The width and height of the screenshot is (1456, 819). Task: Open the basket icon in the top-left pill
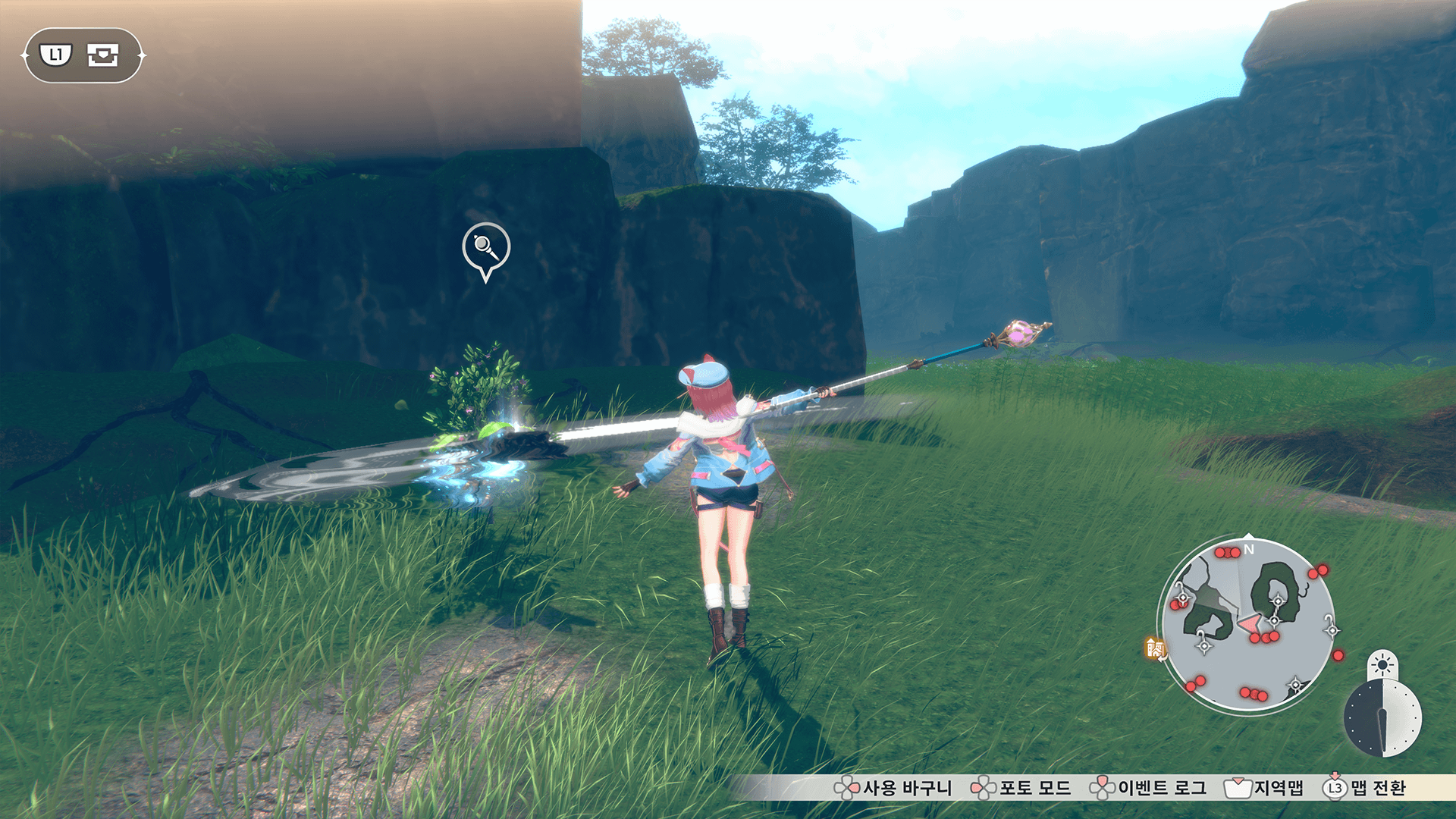[103, 55]
